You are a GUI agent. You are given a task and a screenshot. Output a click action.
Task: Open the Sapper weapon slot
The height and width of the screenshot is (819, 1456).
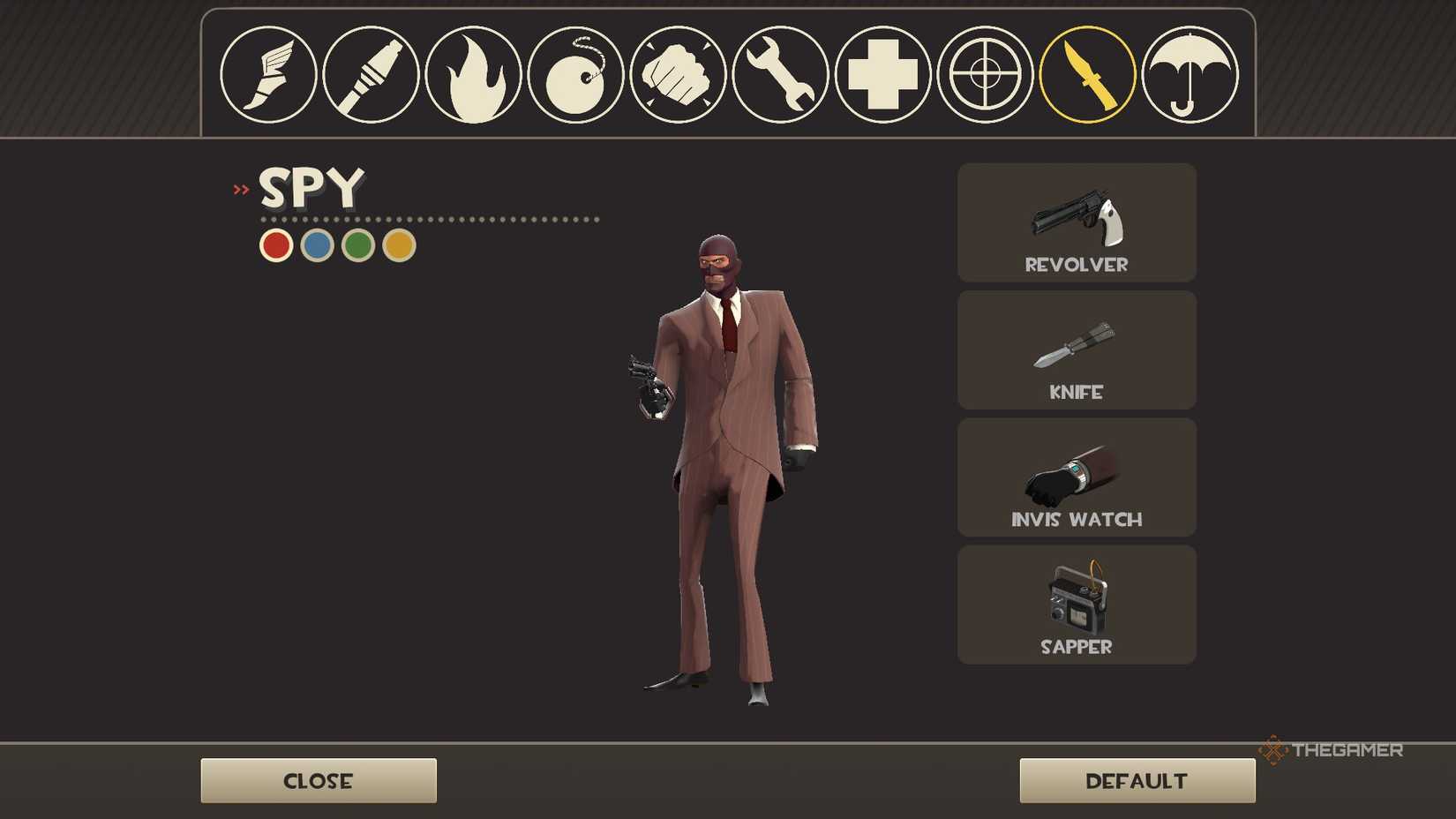(x=1076, y=604)
